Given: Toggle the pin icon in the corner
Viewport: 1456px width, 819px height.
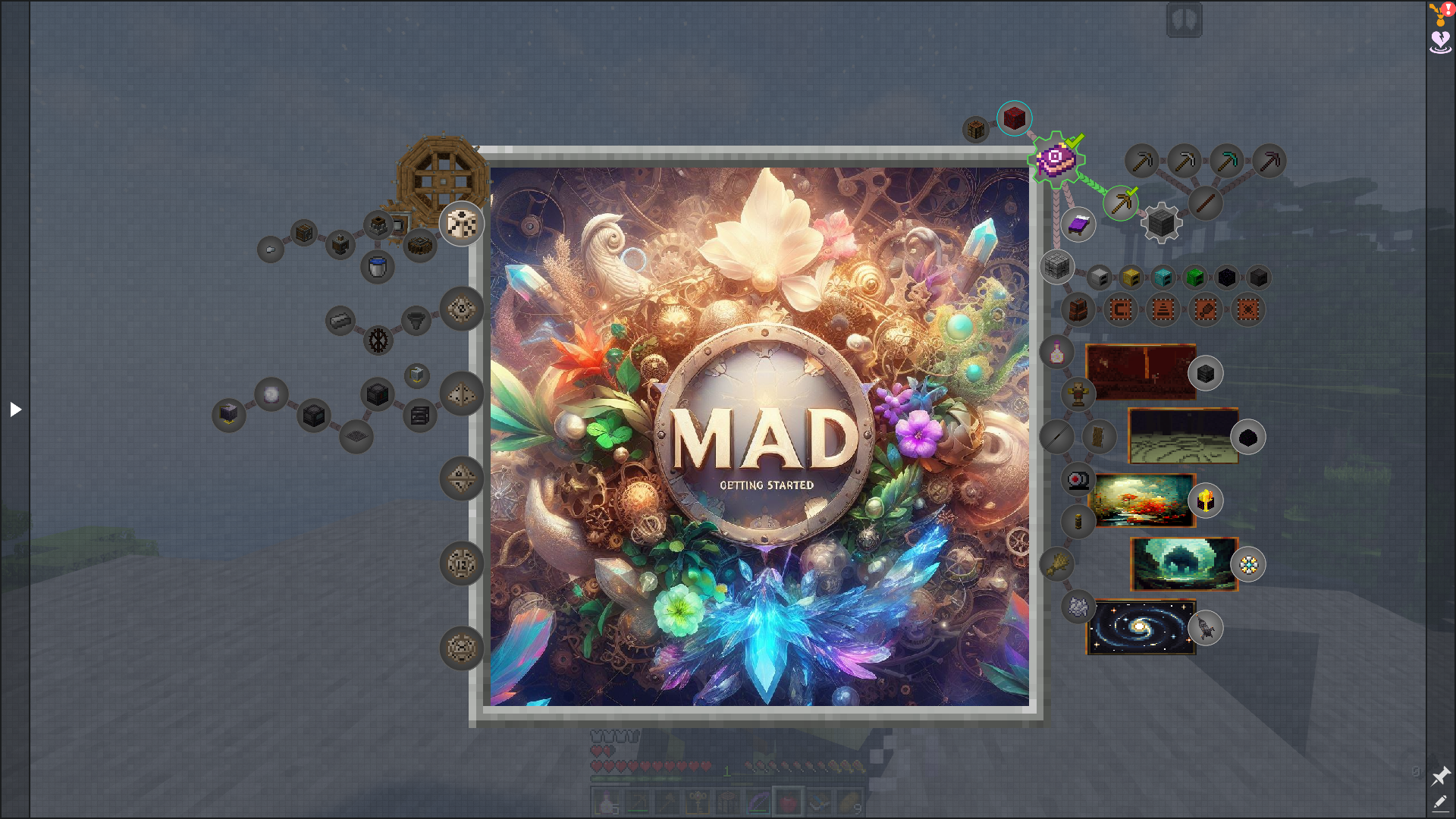Looking at the screenshot, I should coord(1440,776).
